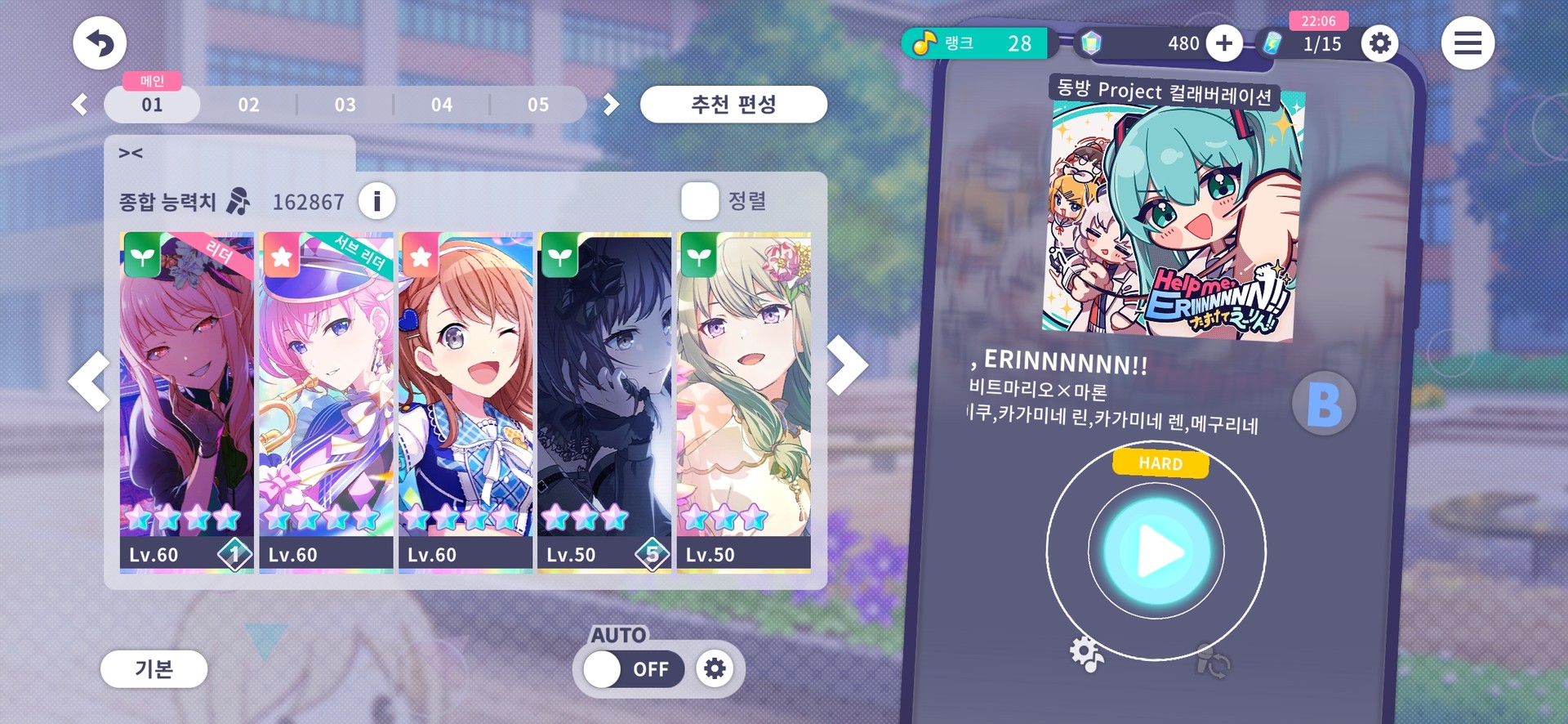Click the 추천 편성 recommended formation button
This screenshot has width=1568, height=724.
coord(733,105)
